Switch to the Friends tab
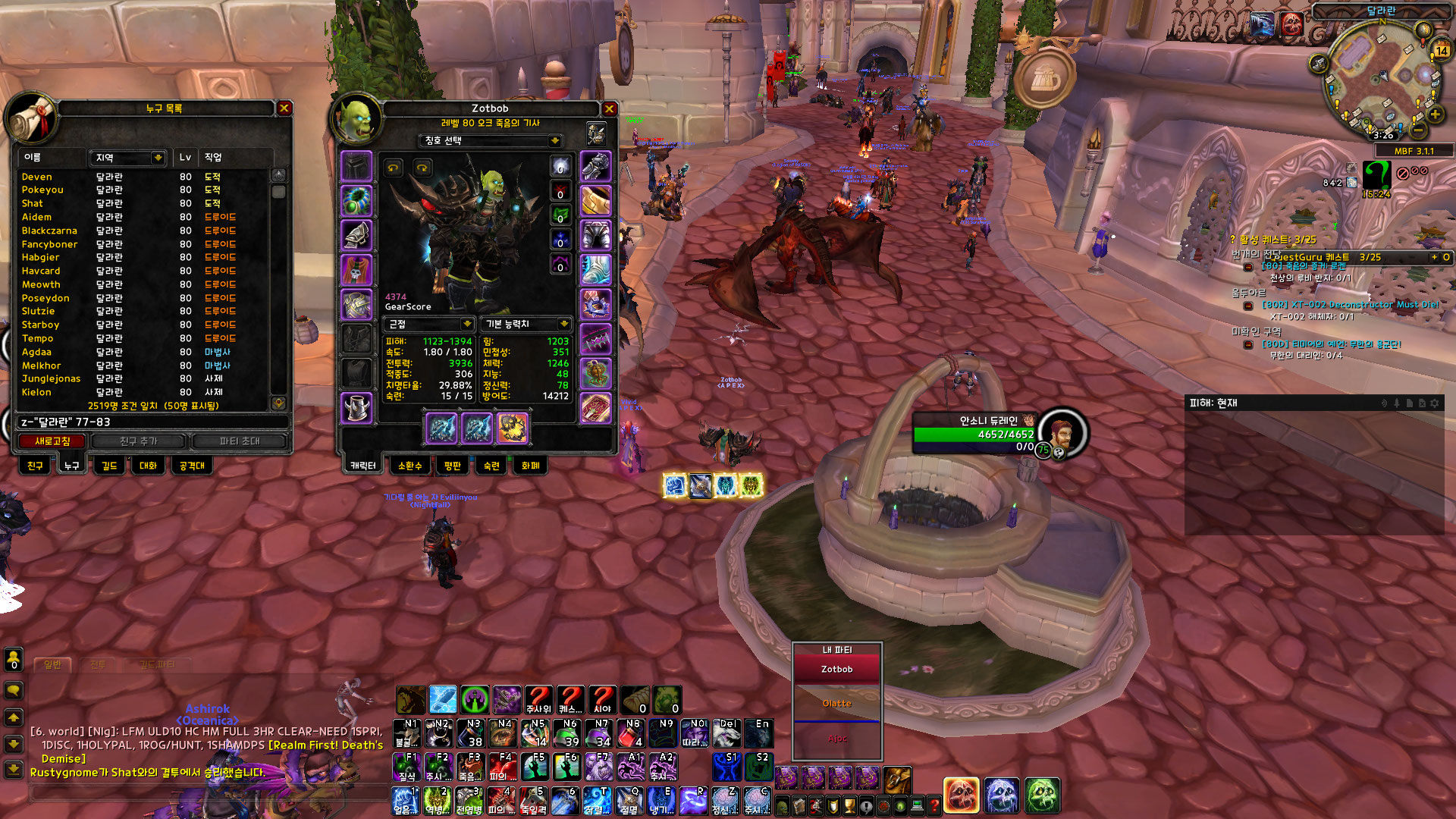 point(35,466)
